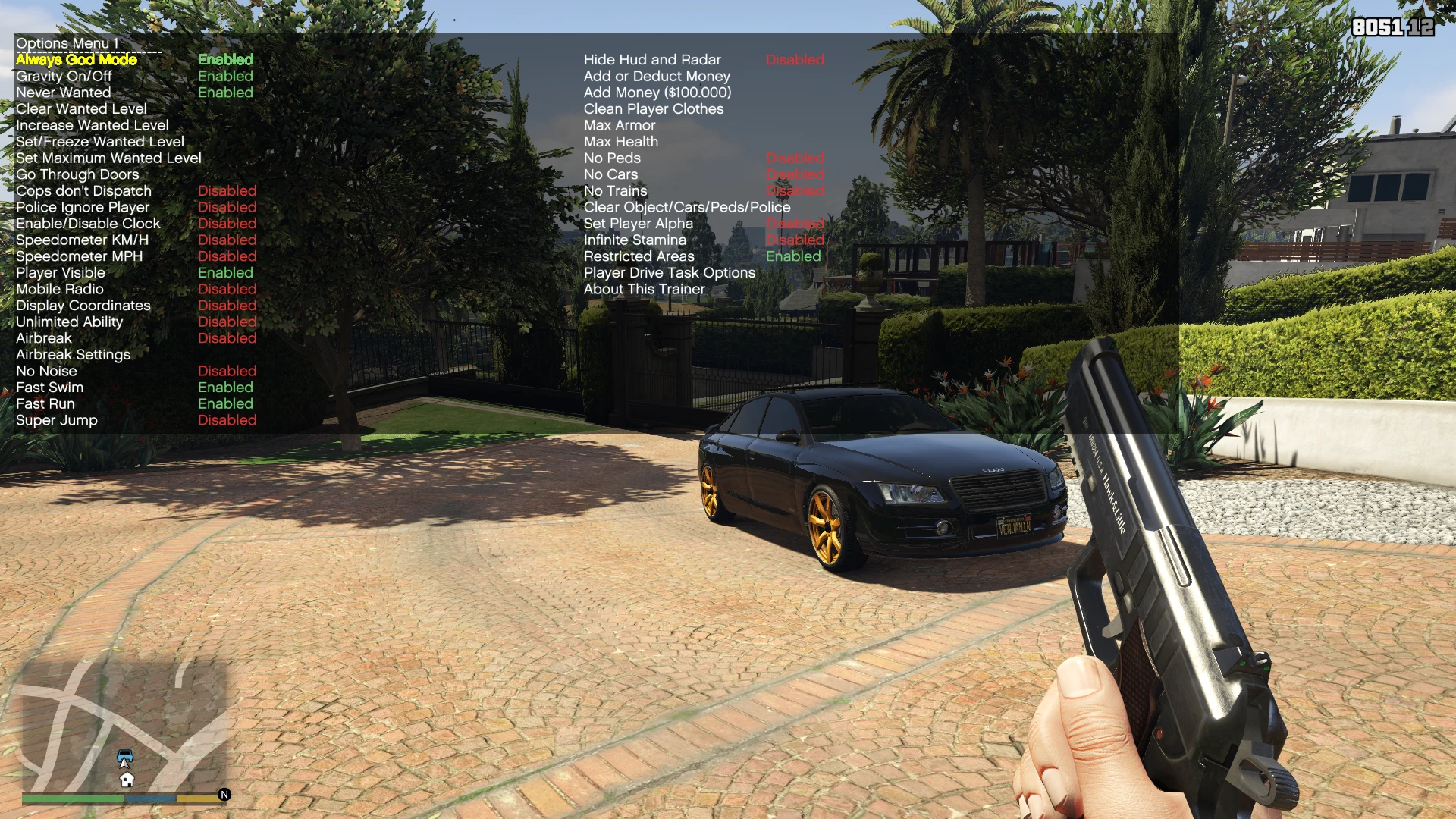Viewport: 1456px width, 819px height.
Task: Open Airbreak Settings submenu
Action: (x=72, y=354)
